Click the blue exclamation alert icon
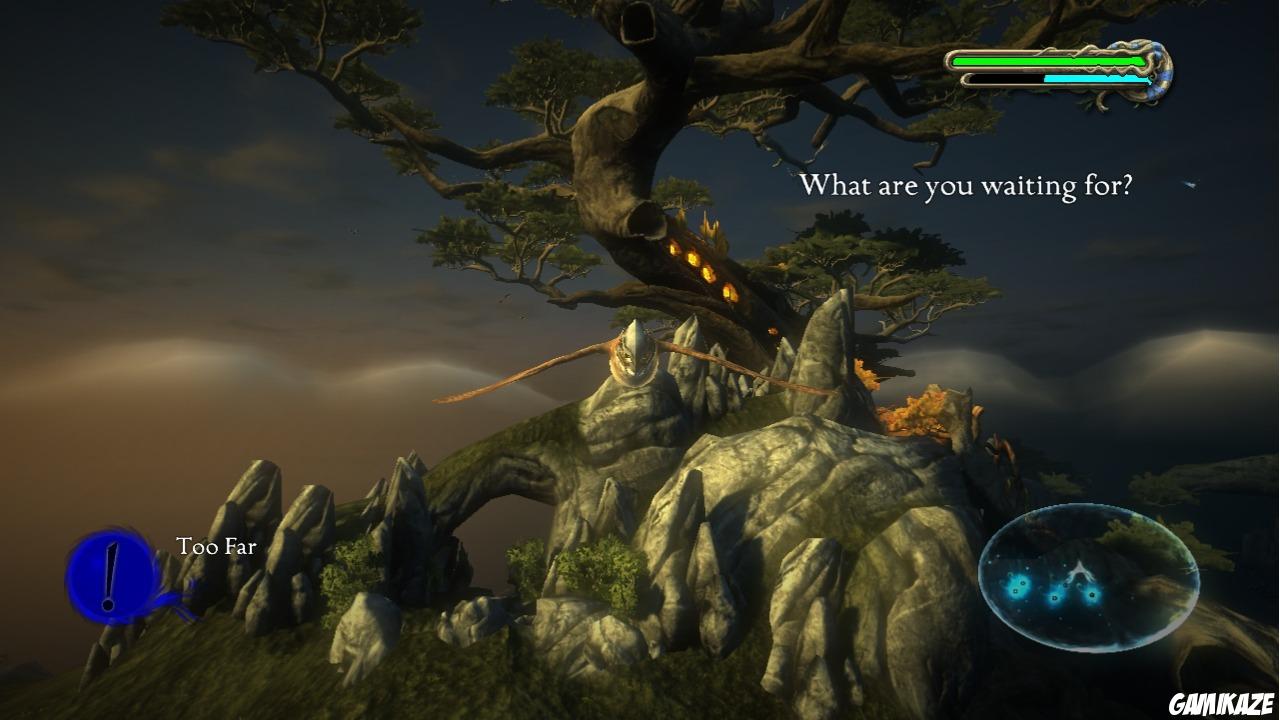 (112, 575)
